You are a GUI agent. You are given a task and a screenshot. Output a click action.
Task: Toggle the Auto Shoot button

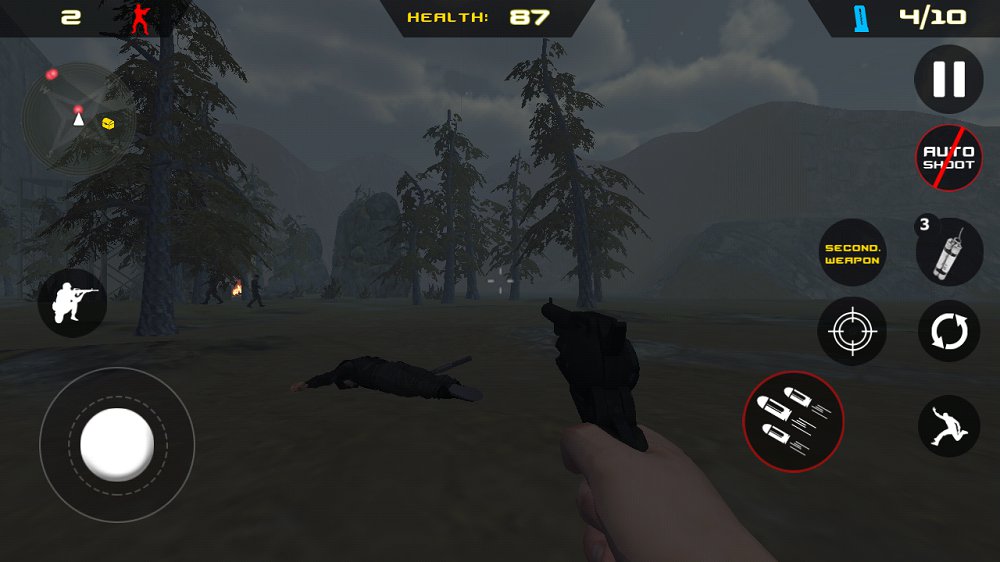point(949,158)
